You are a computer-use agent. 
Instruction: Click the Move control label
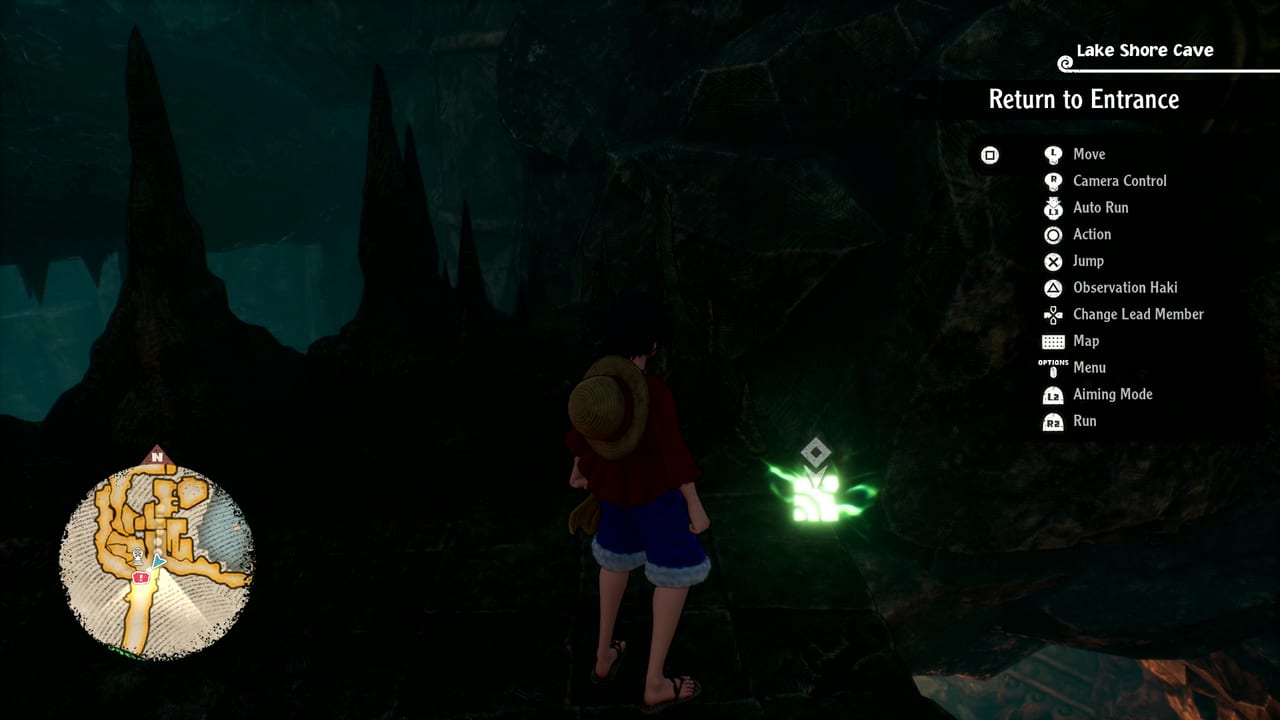[1090, 154]
